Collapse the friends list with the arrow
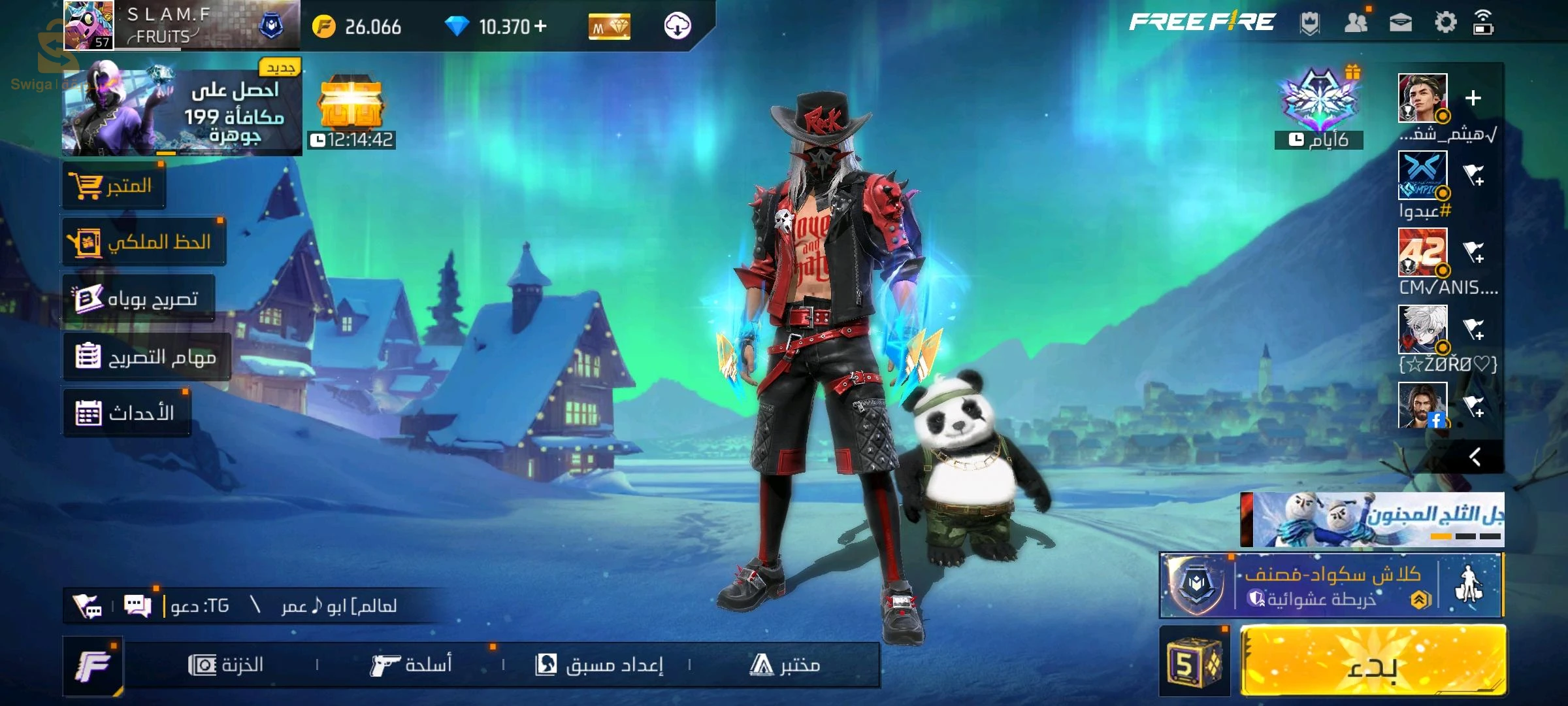The image size is (1568, 706). pos(1474,456)
